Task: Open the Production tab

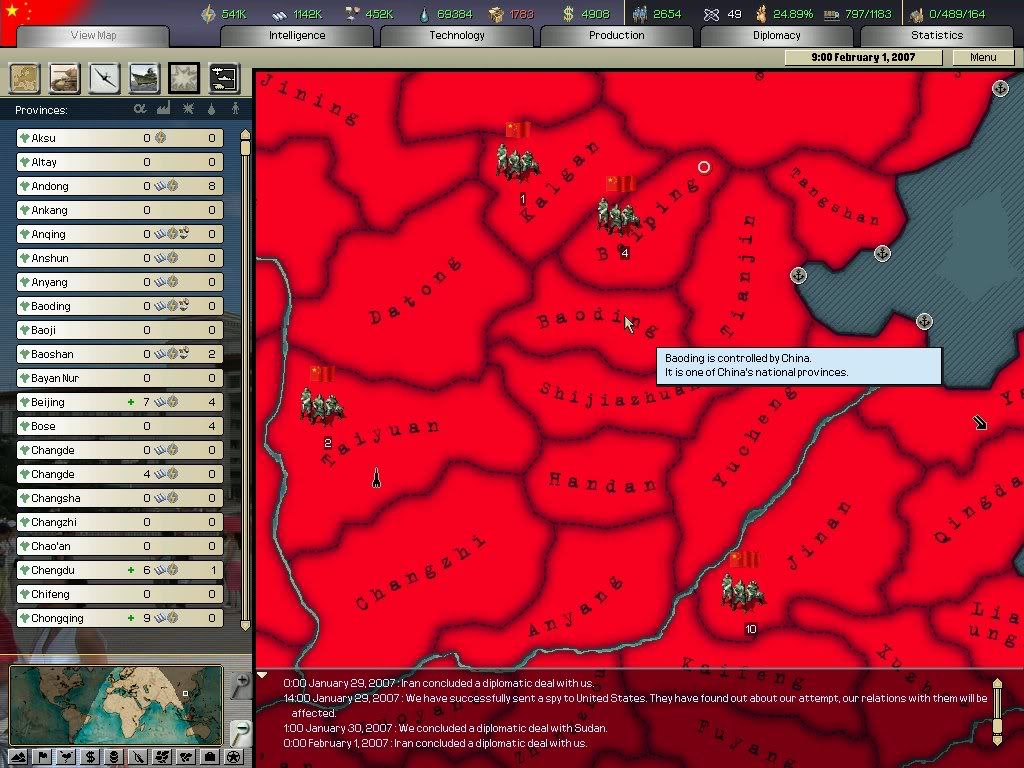Action: pyautogui.click(x=617, y=35)
